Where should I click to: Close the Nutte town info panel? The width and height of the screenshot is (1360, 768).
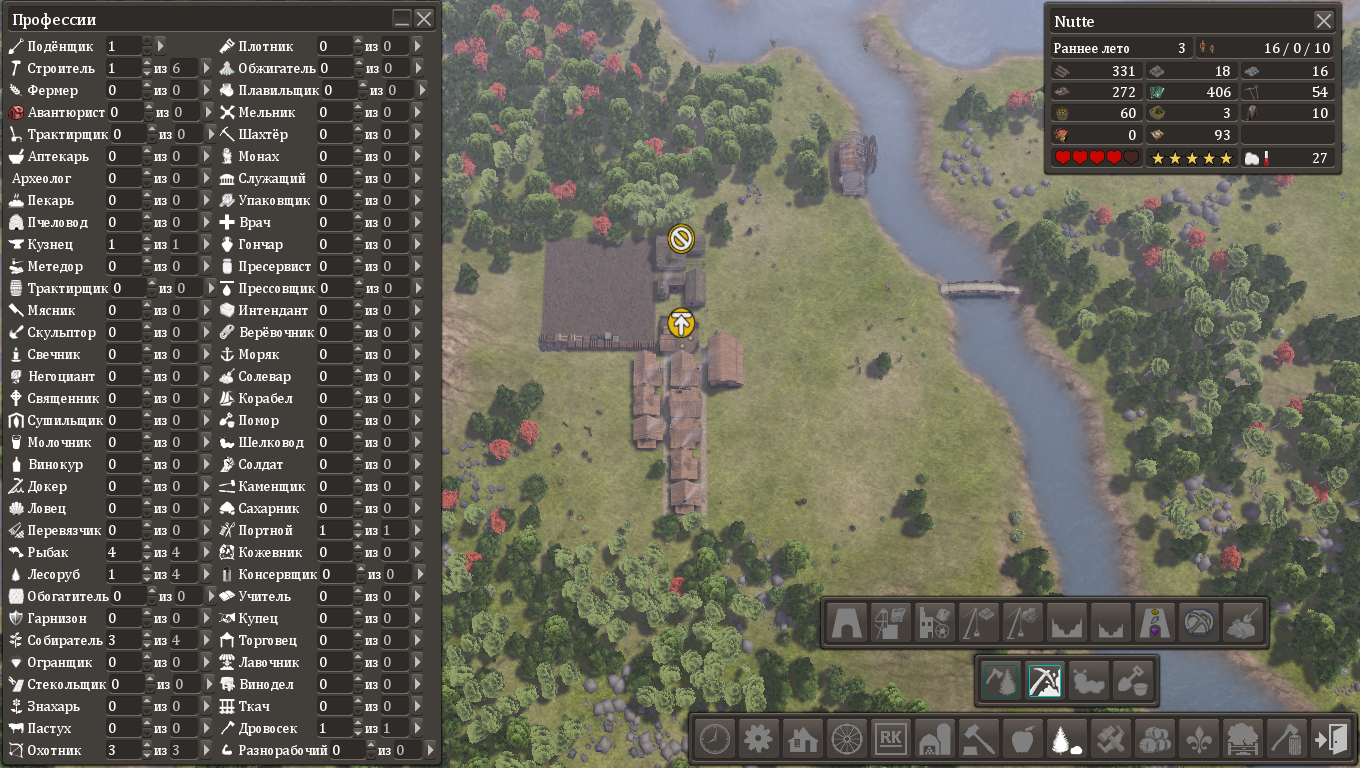click(x=1324, y=21)
